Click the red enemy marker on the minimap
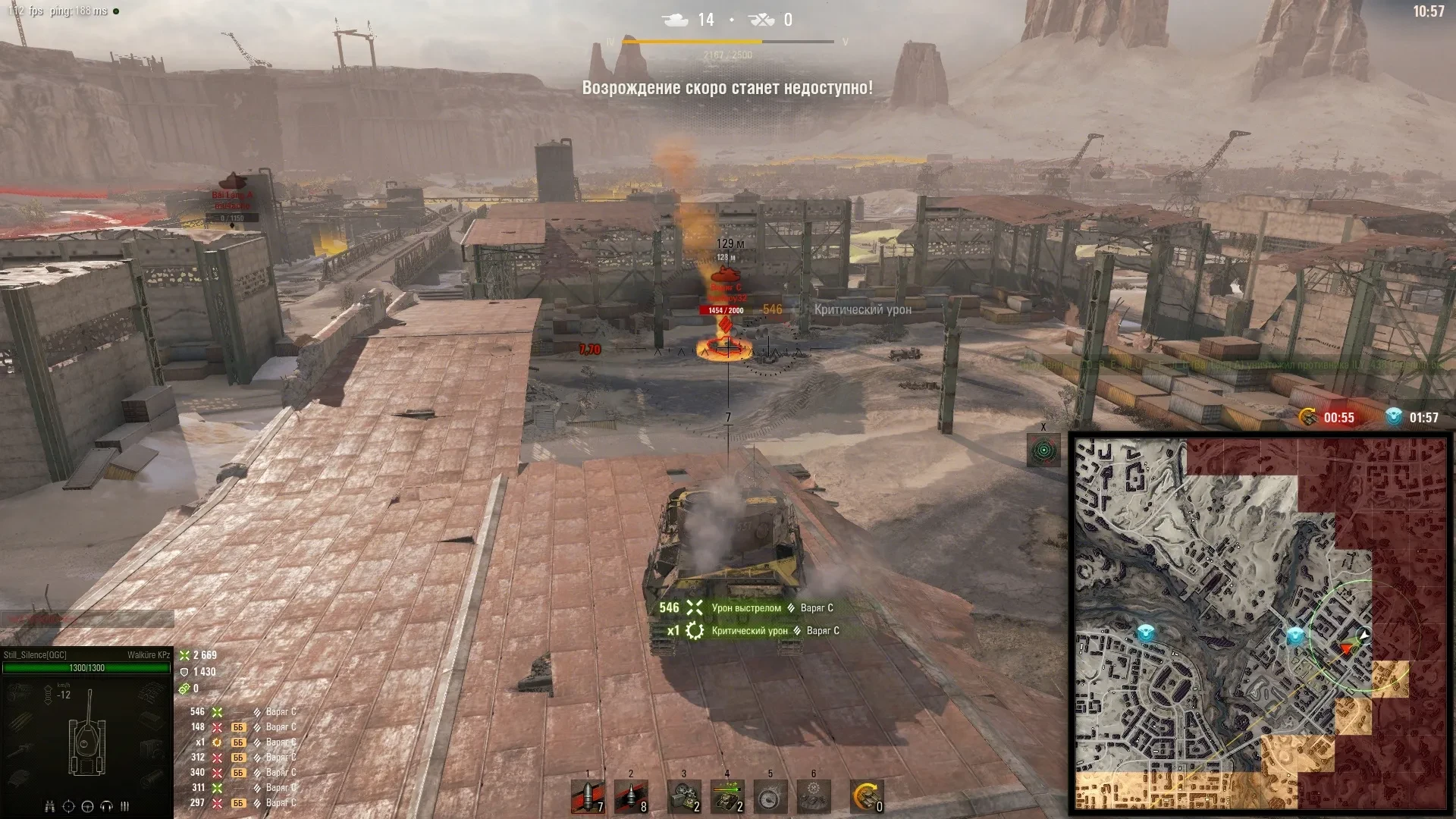The image size is (1456, 819). coord(1347,648)
